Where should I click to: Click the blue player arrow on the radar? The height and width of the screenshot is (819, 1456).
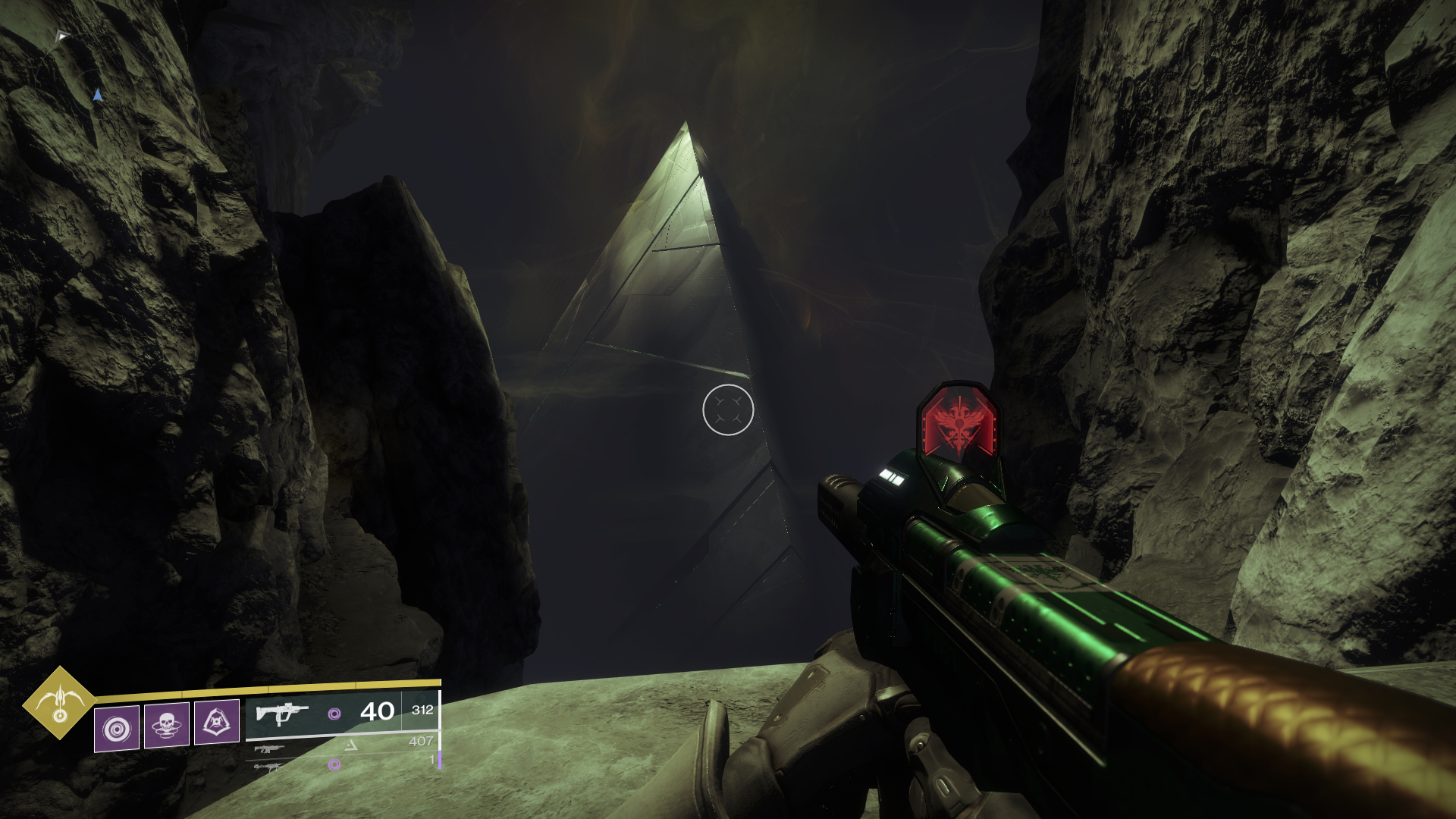pos(97,95)
